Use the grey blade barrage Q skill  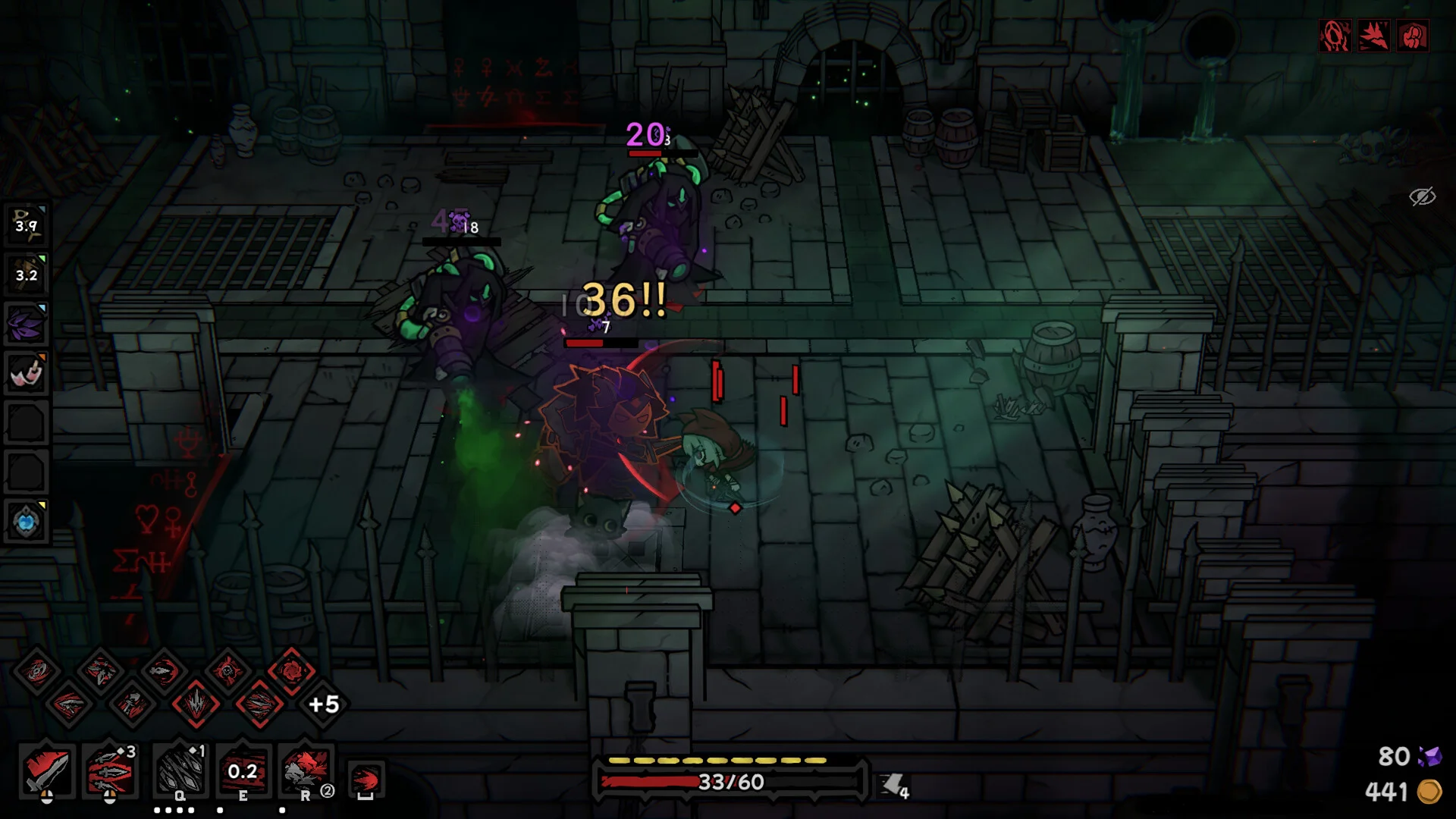point(180,771)
